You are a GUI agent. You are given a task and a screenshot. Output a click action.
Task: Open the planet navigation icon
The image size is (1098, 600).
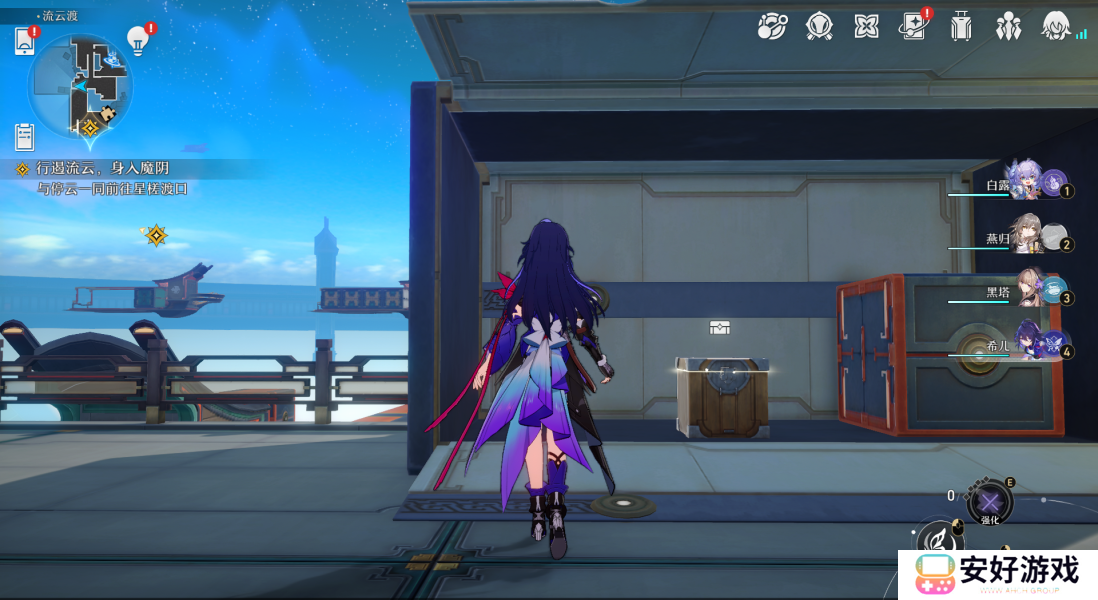tap(771, 27)
